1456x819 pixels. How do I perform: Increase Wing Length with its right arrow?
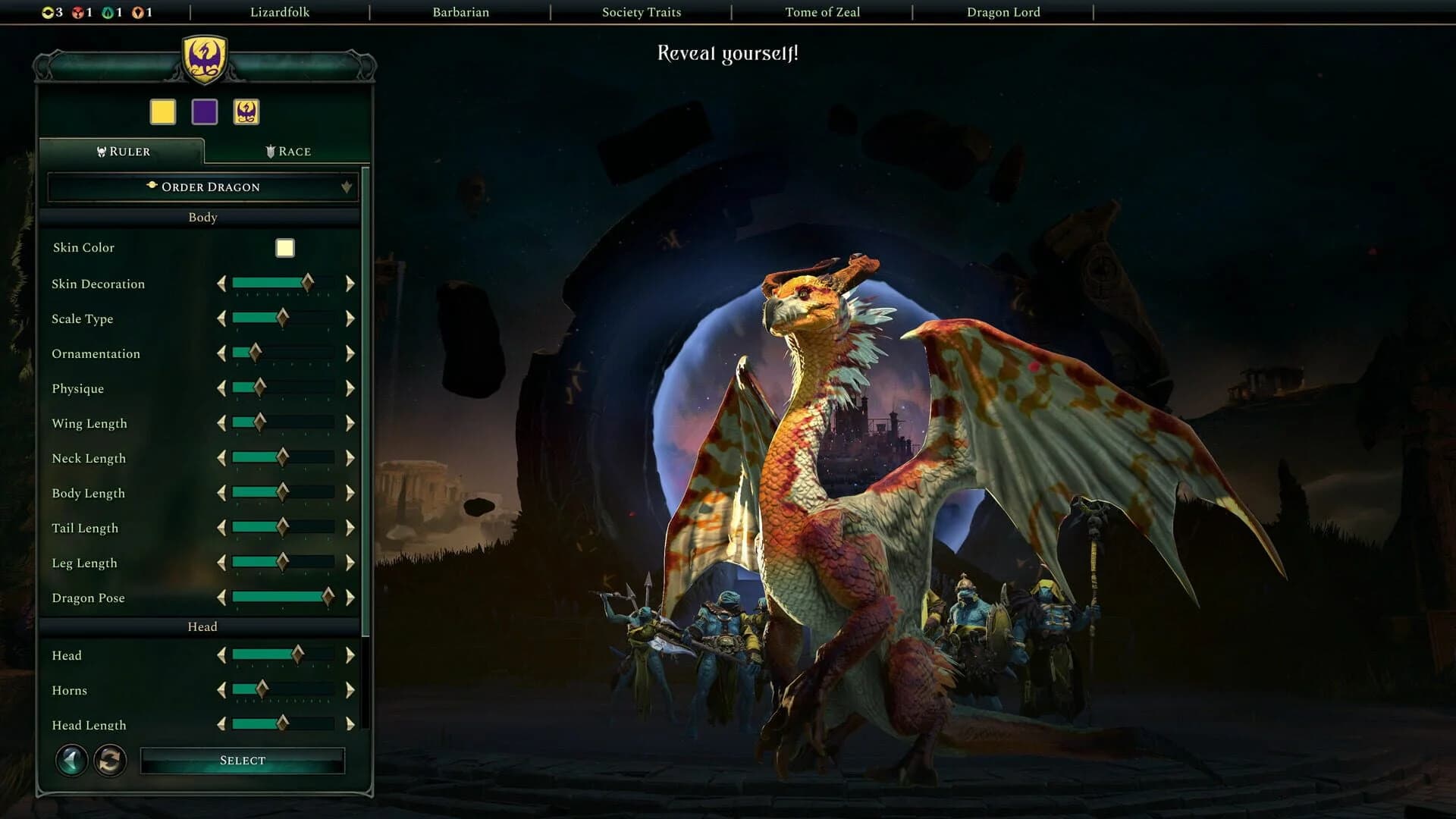(x=350, y=423)
